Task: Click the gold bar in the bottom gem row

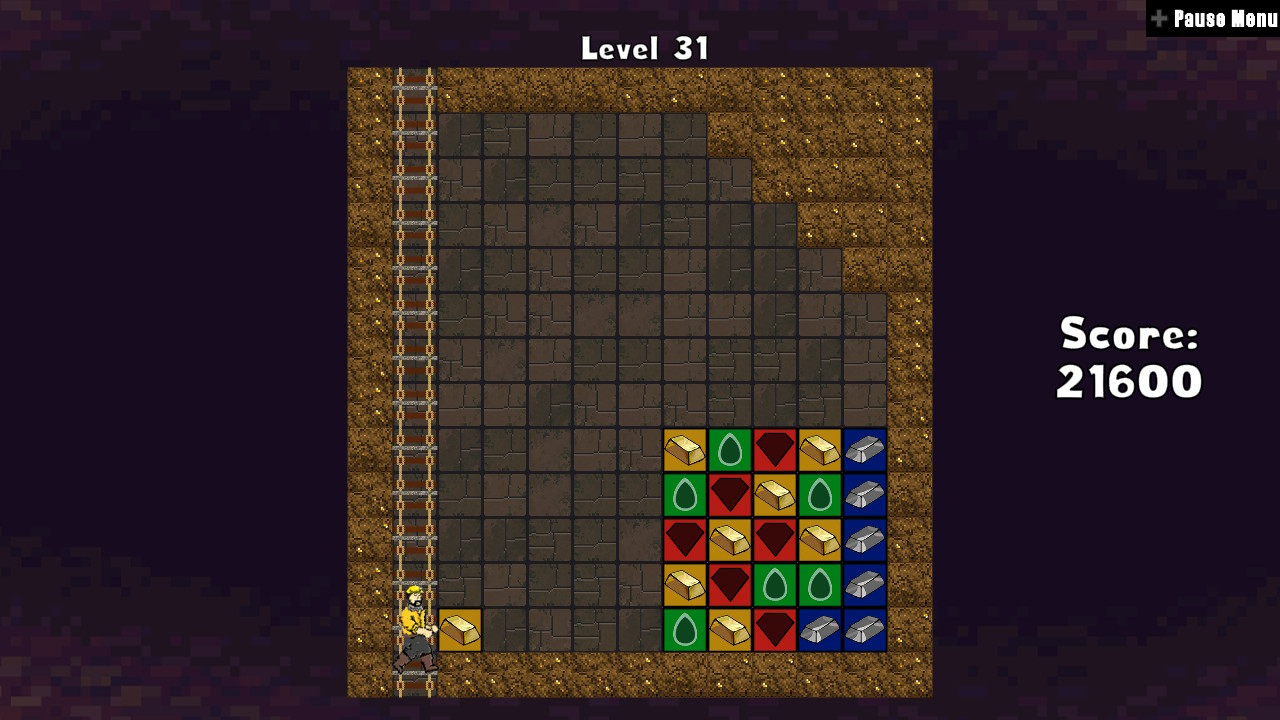Action: 730,628
